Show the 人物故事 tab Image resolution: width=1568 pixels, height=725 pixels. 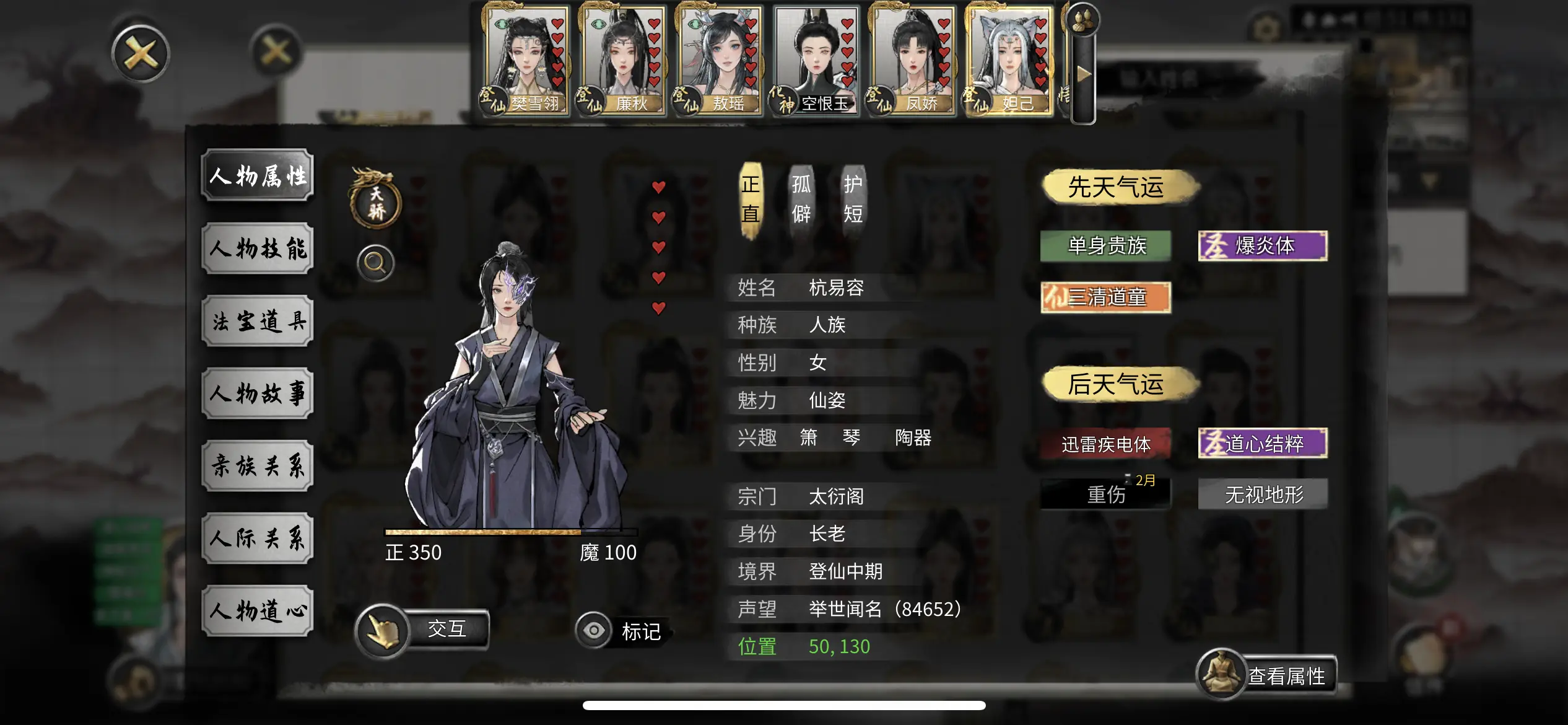pos(258,393)
